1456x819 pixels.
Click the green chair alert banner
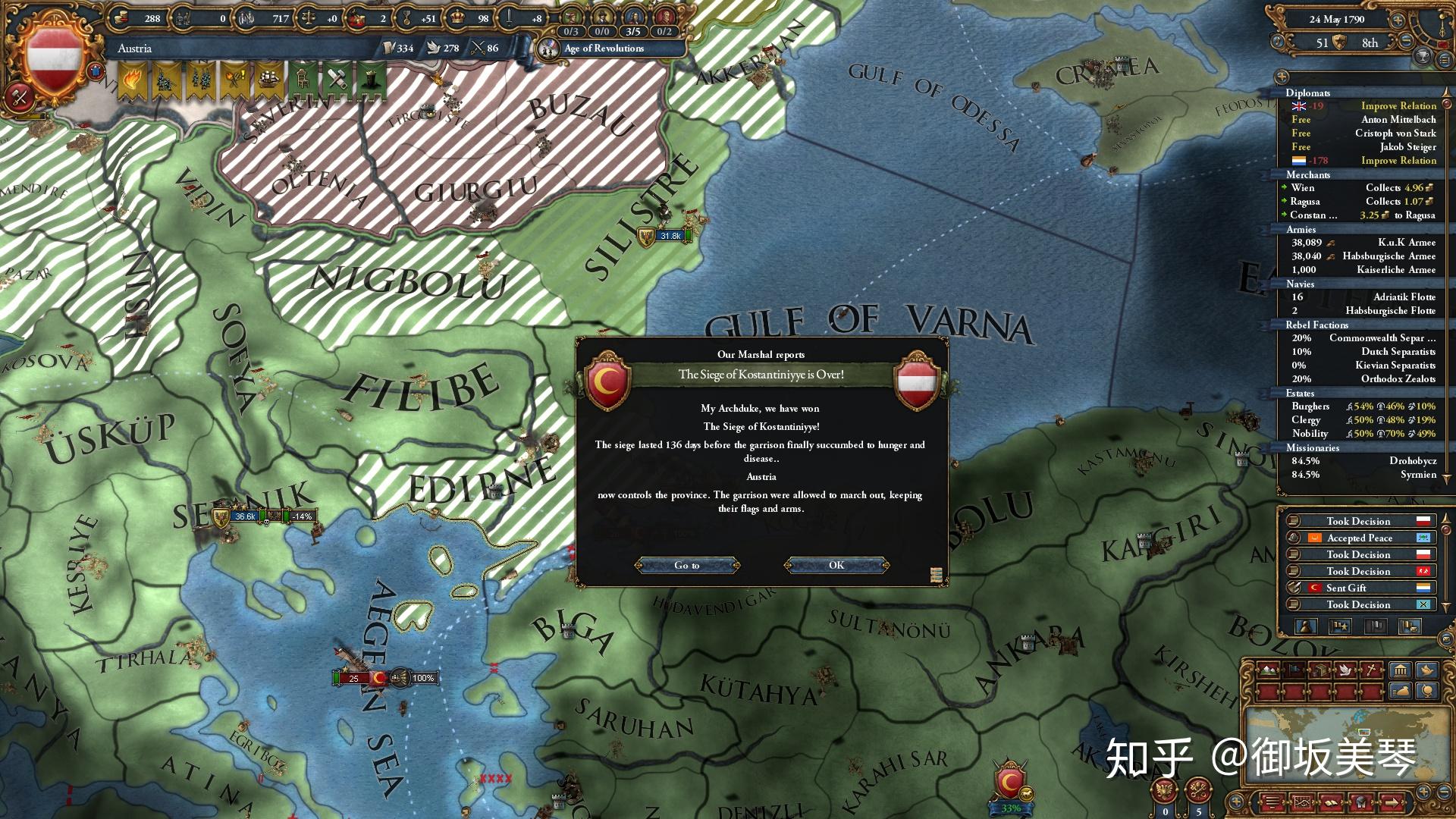(x=302, y=80)
